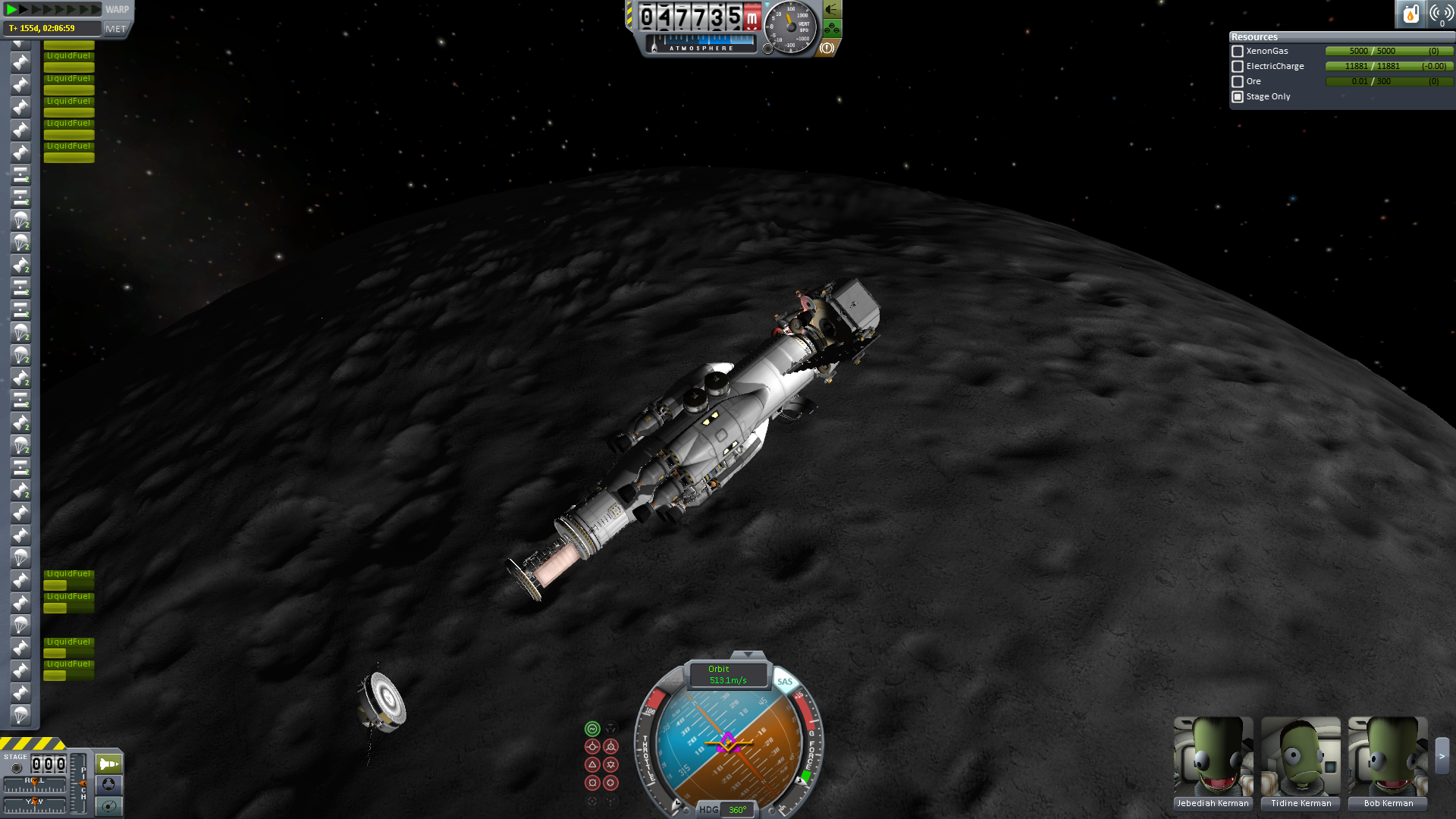The image size is (1456, 819).
Task: Select the stability assist SAS mode
Action: pos(592,729)
